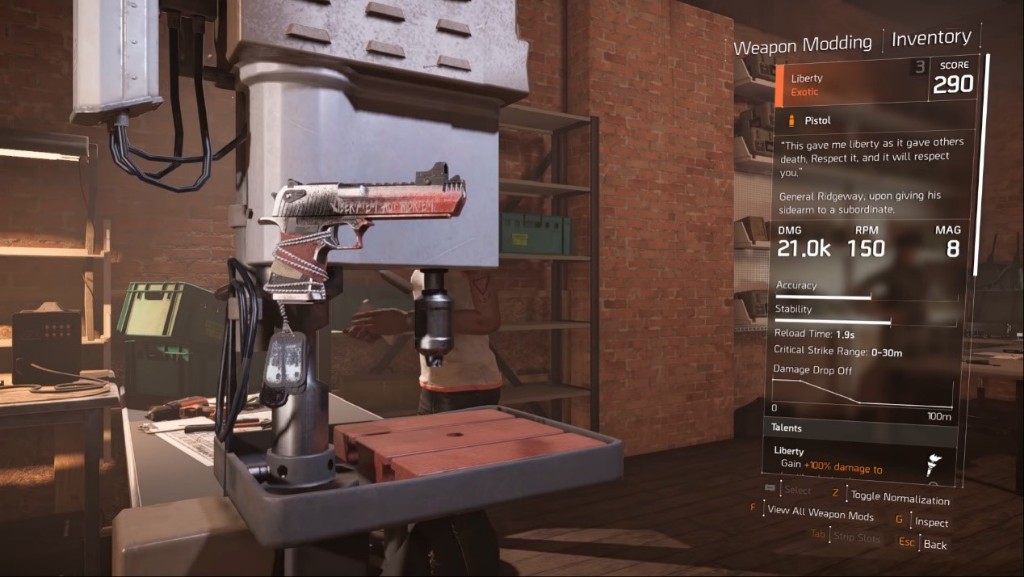Toggle Normalization of weapon stats
This screenshot has height=577, width=1024.
[898, 497]
